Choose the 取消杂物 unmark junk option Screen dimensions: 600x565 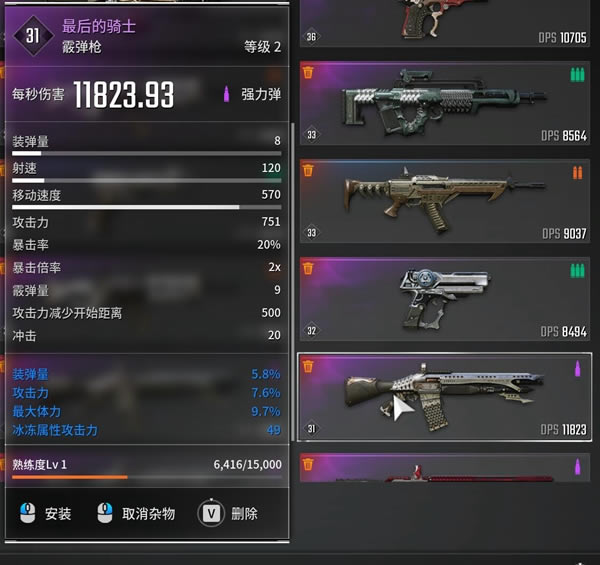pyautogui.click(x=136, y=513)
